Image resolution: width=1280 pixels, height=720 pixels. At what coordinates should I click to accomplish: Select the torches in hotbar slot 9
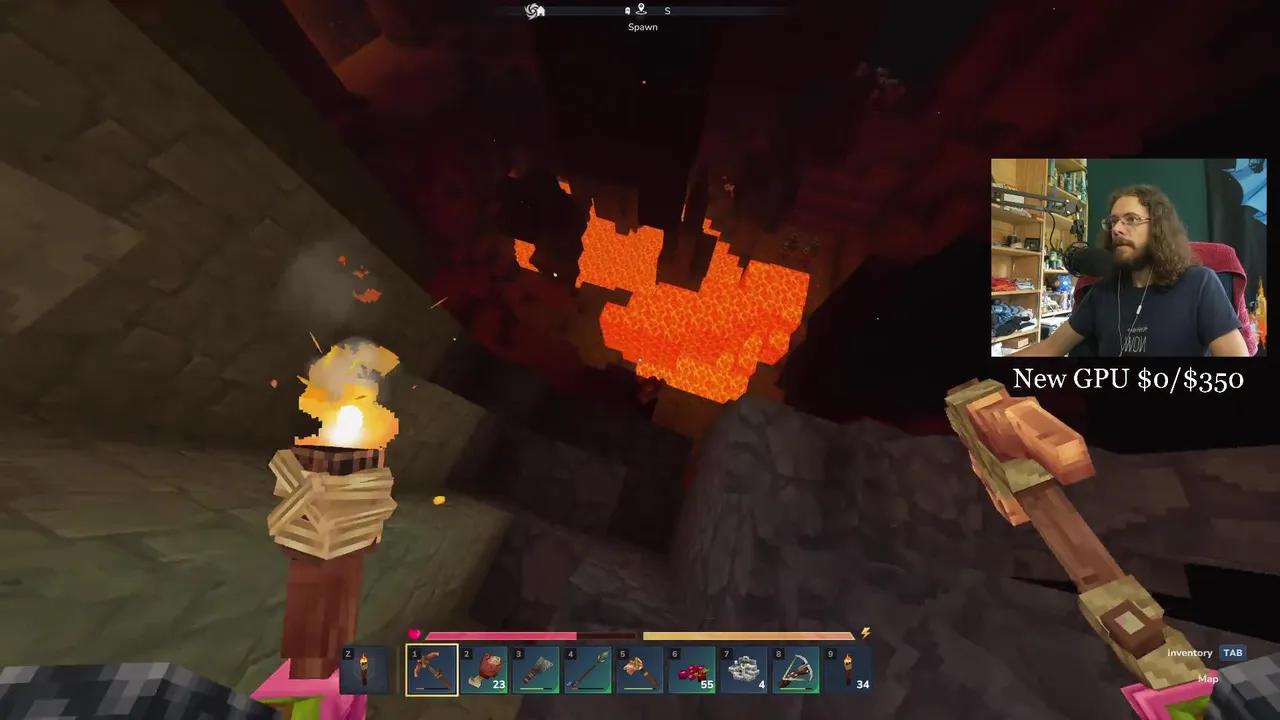(x=847, y=669)
